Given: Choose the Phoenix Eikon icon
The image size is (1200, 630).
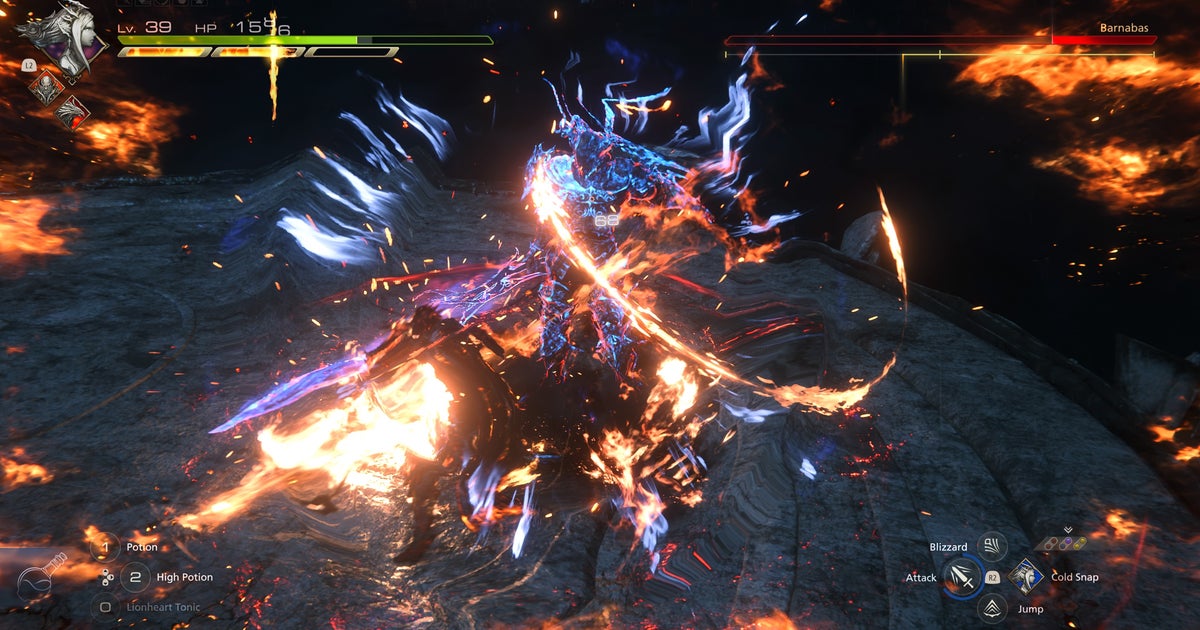Looking at the screenshot, I should tap(71, 112).
